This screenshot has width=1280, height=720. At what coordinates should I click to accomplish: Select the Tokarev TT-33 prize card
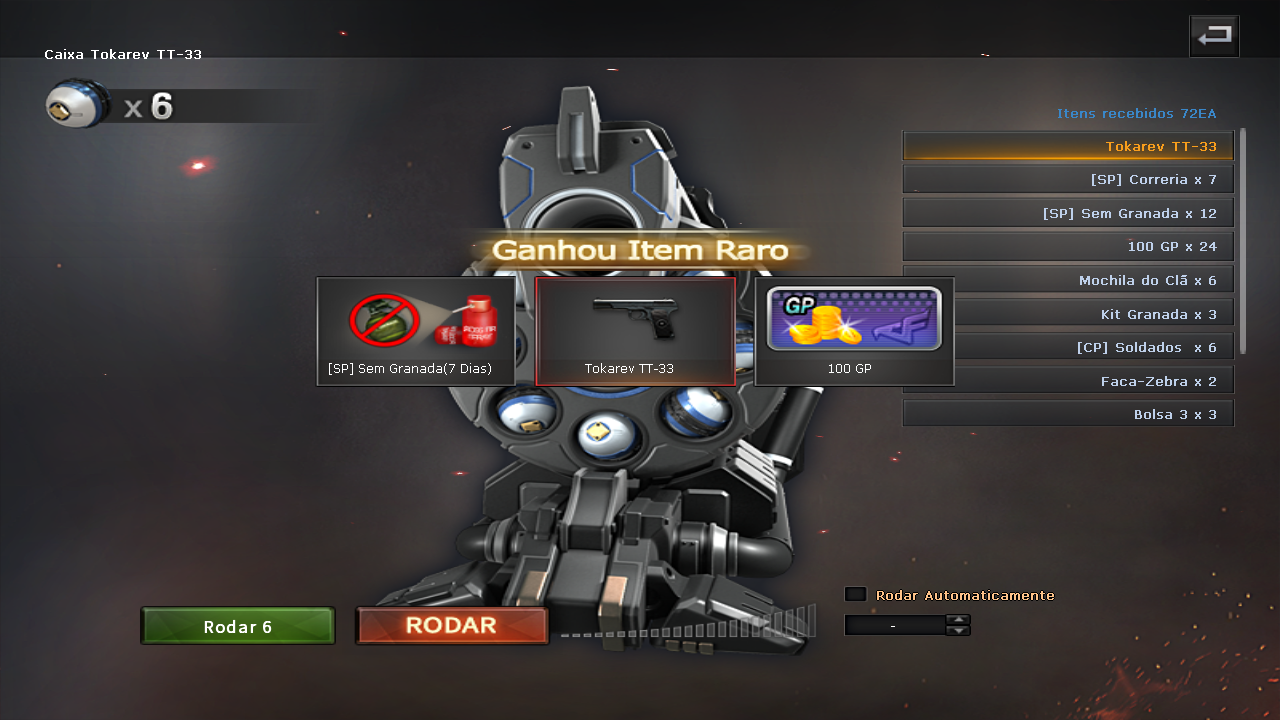coord(635,331)
